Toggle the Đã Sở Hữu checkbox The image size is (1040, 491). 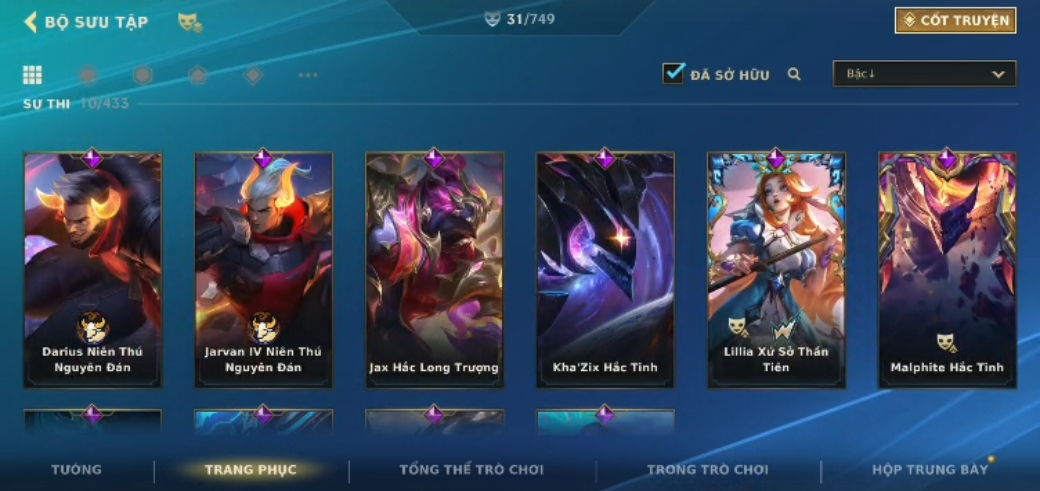coord(673,73)
